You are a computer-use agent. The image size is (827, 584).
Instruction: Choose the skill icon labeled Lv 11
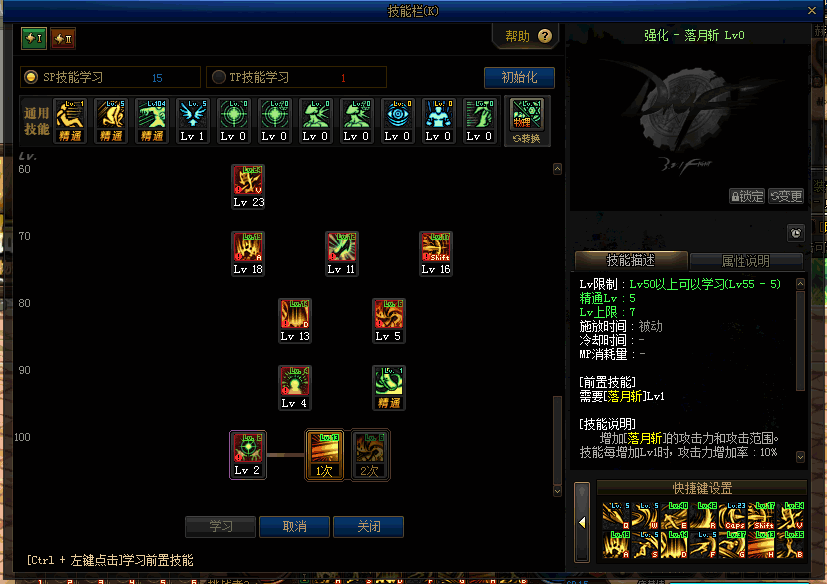point(342,248)
